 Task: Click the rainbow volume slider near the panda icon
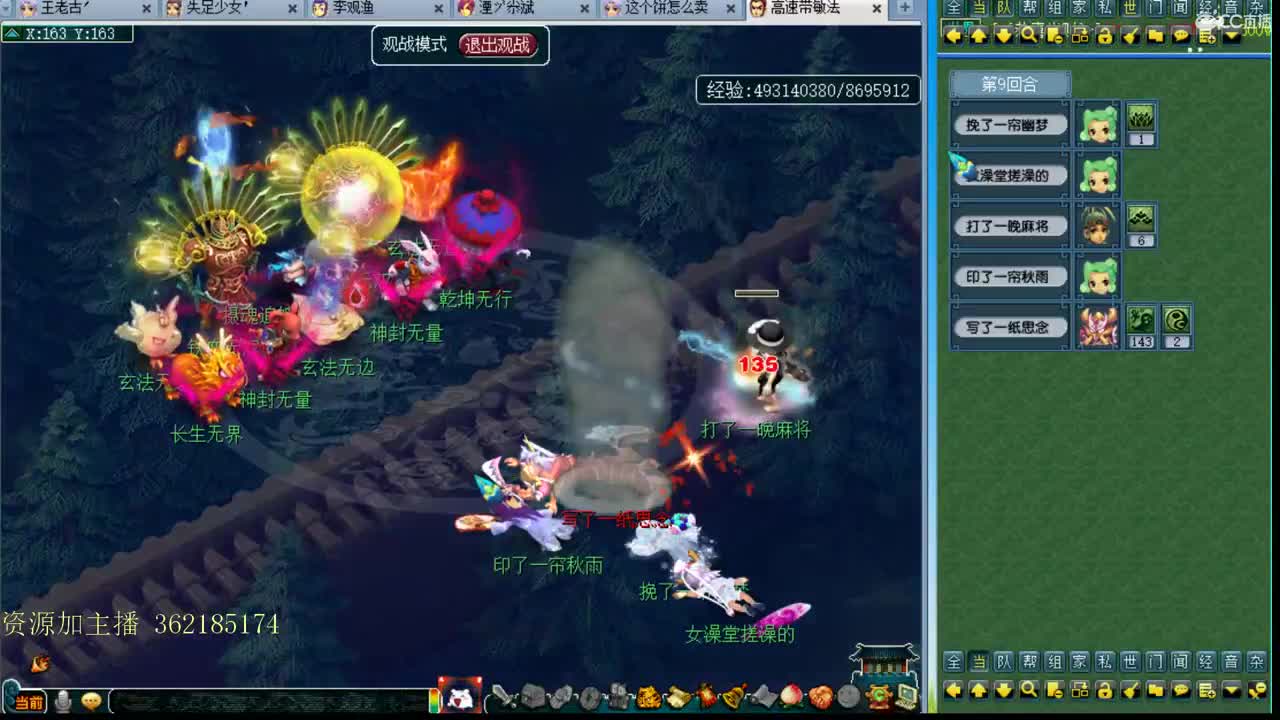tap(432, 702)
